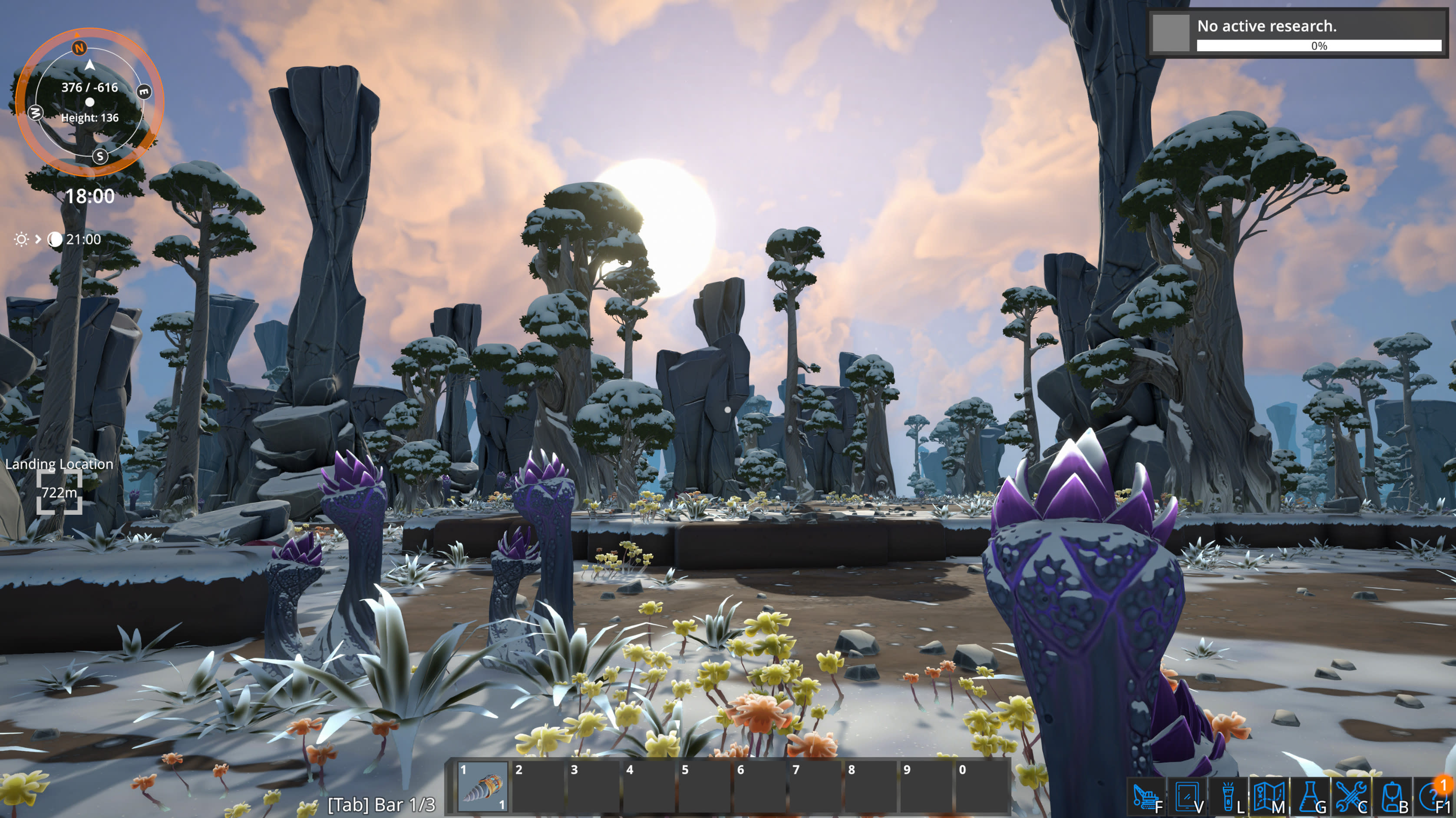Open the wrecking crane demolition tool

[1145, 797]
